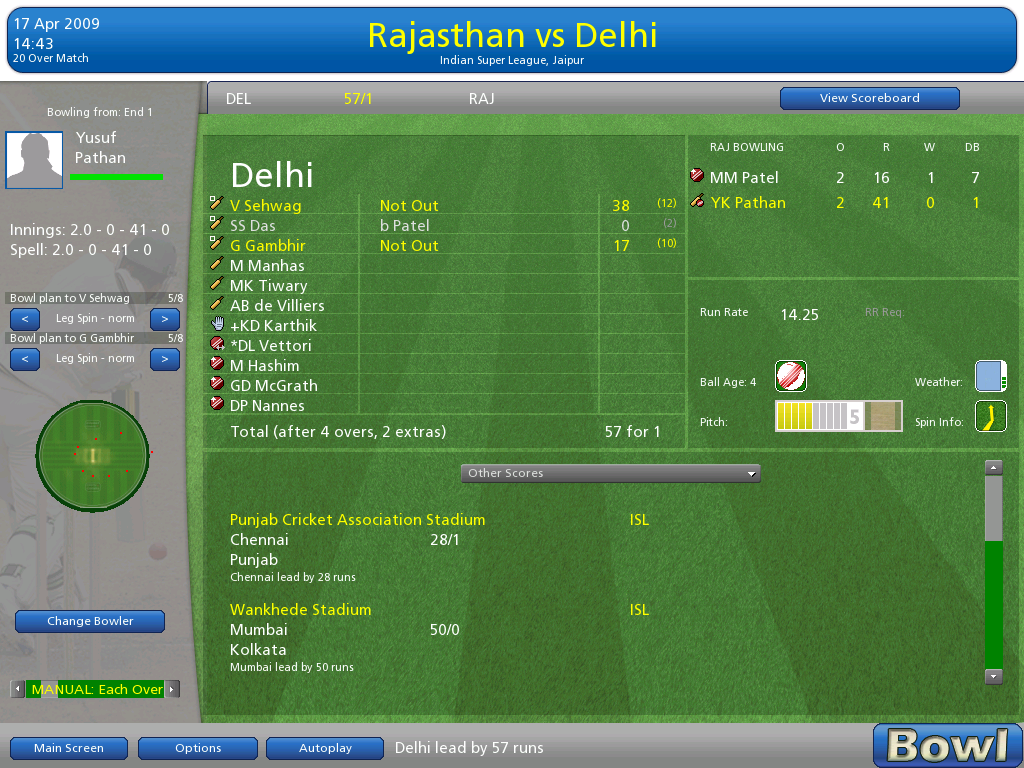
Task: Open the Options menu
Action: point(198,748)
